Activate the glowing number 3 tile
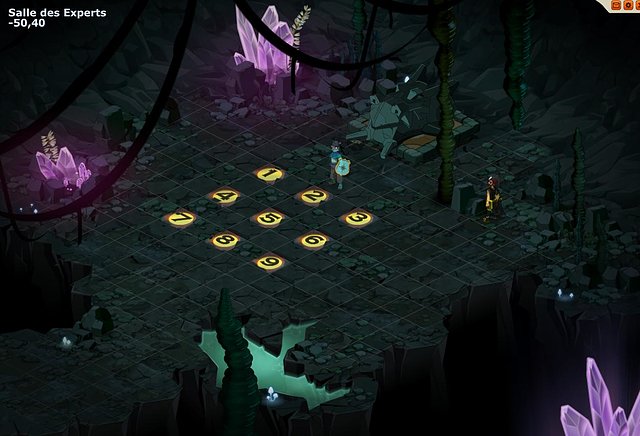 pyautogui.click(x=357, y=218)
